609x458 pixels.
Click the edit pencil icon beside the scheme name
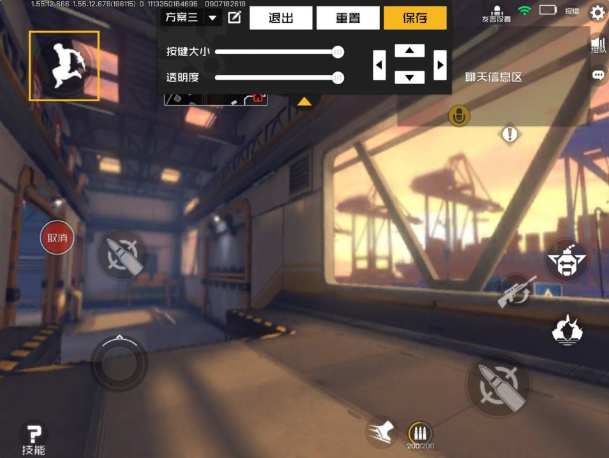tap(235, 17)
